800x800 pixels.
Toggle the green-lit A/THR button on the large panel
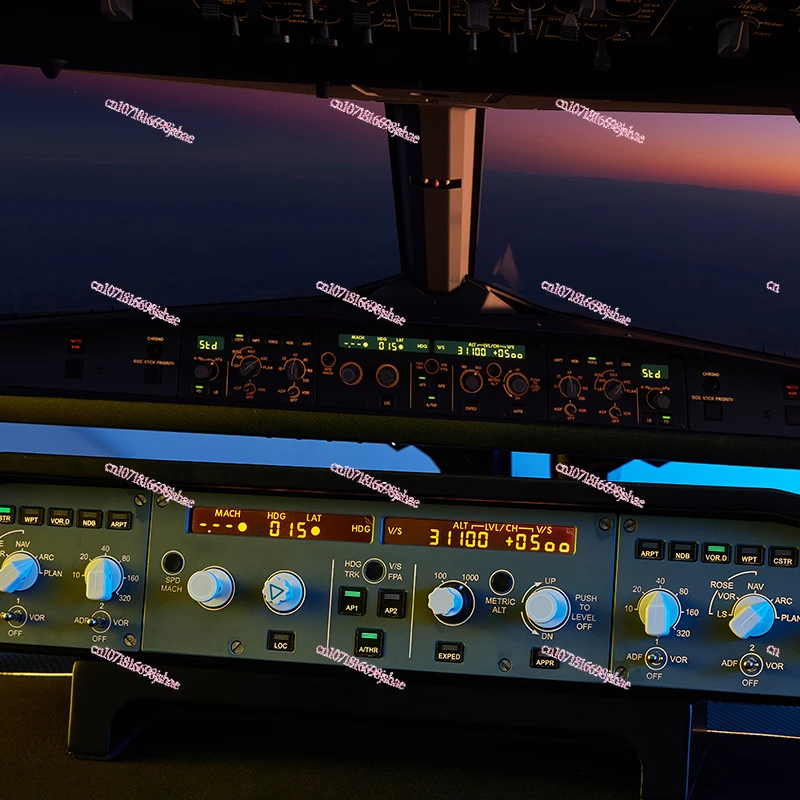(369, 642)
